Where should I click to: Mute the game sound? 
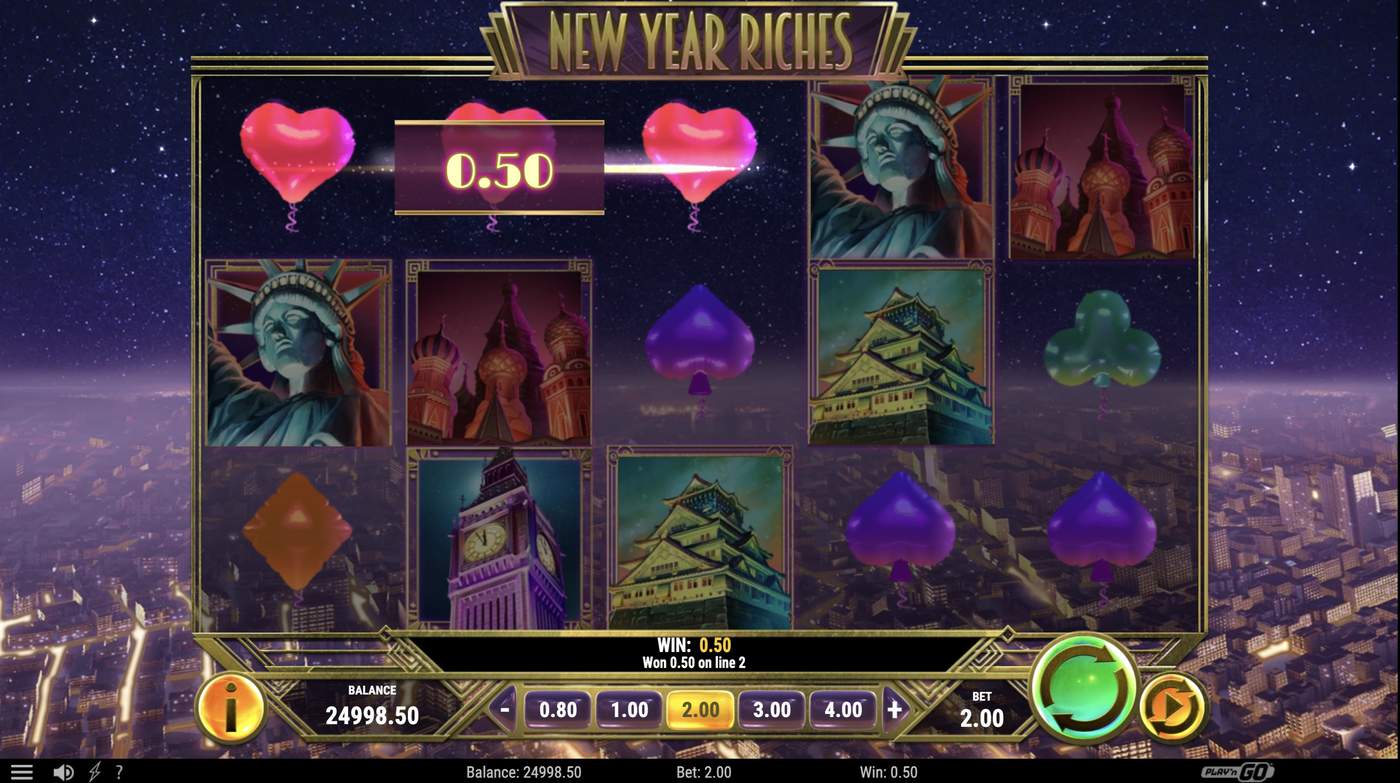tap(62, 770)
